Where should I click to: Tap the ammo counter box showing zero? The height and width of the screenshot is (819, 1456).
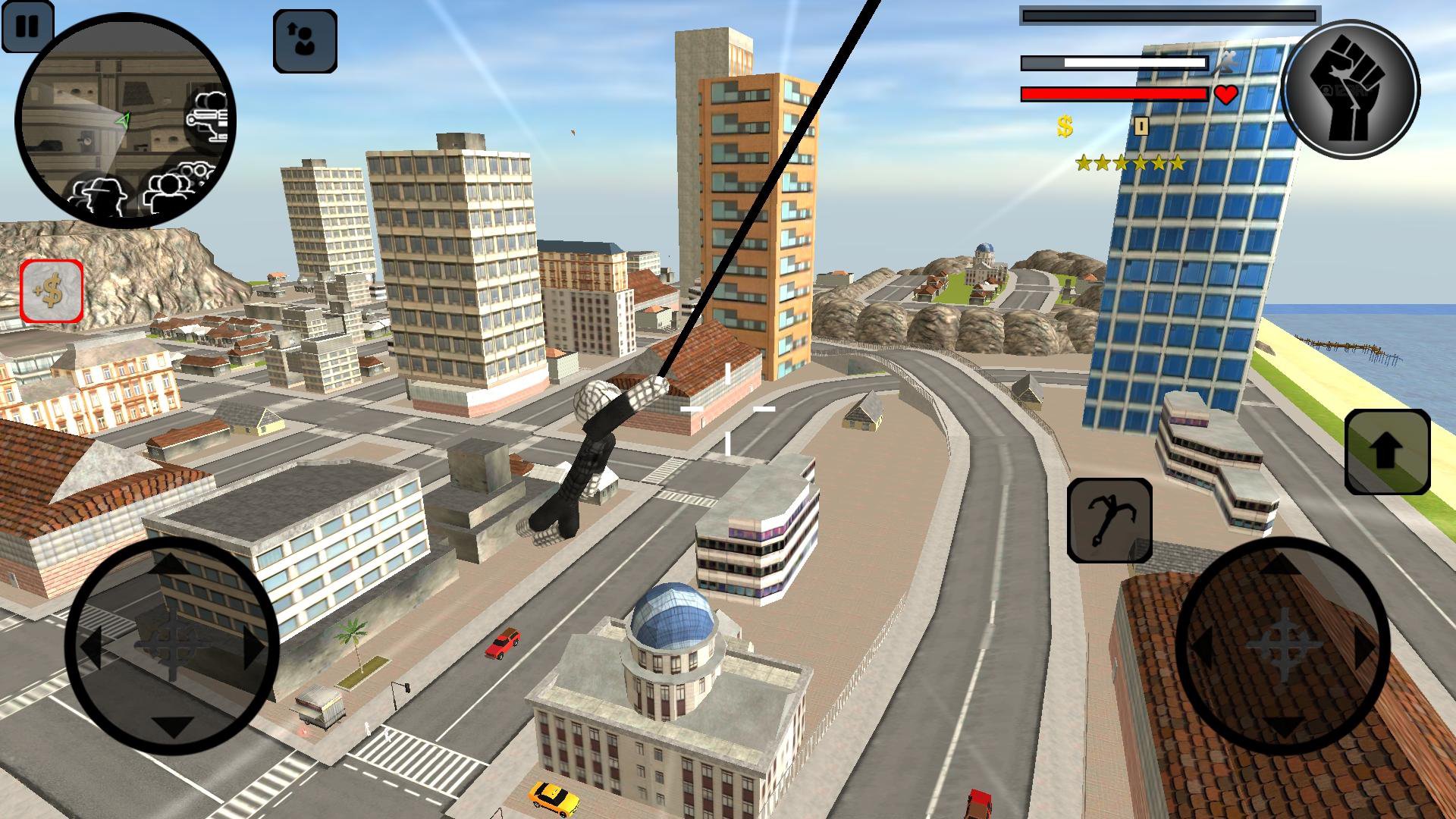point(1141,127)
